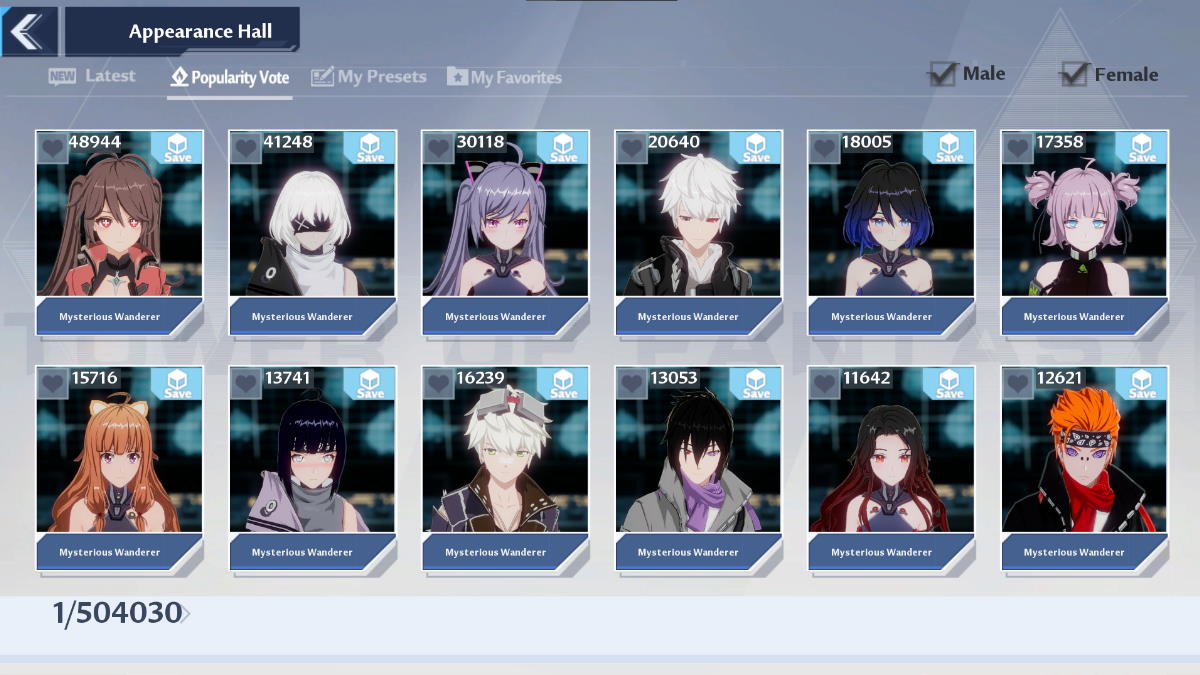
Task: Choose the orange-haired preset with 12621 votes
Action: 1084,460
